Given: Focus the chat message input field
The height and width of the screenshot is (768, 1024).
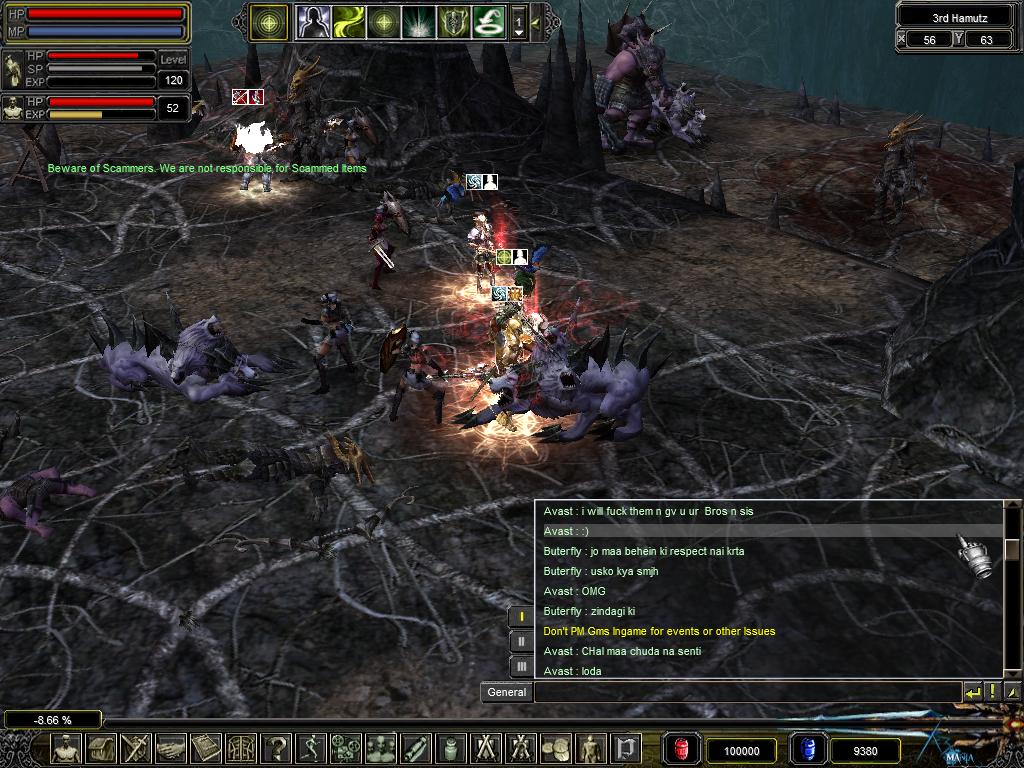Looking at the screenshot, I should tap(747, 692).
